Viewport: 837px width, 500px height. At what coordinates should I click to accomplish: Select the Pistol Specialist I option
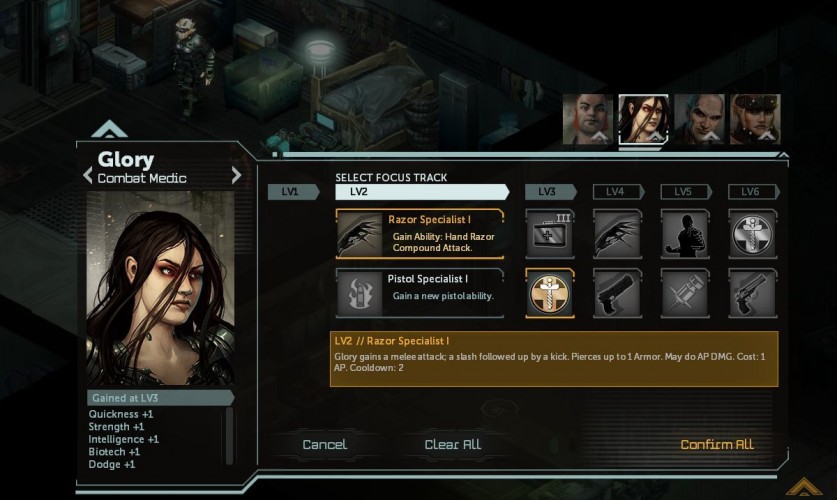419,292
